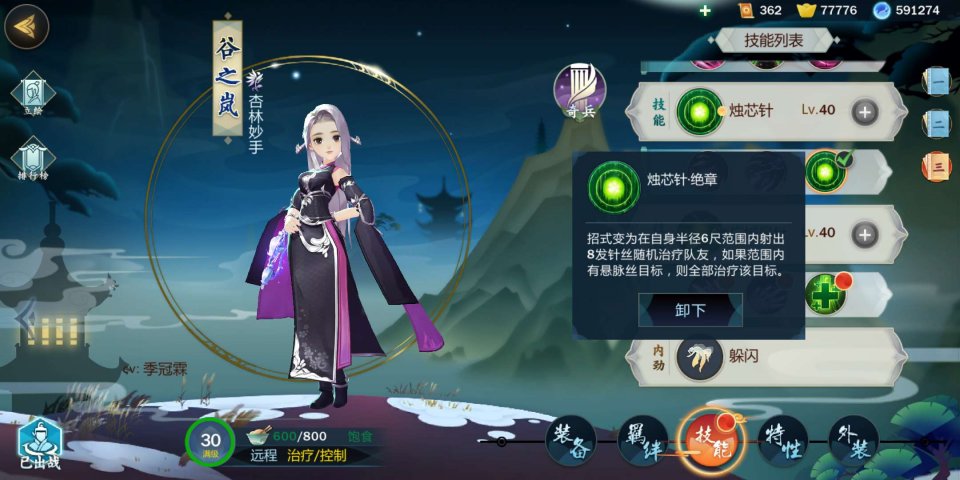This screenshot has width=960, height=480.
Task: Switch to skill preset 一
Action: pos(938,81)
